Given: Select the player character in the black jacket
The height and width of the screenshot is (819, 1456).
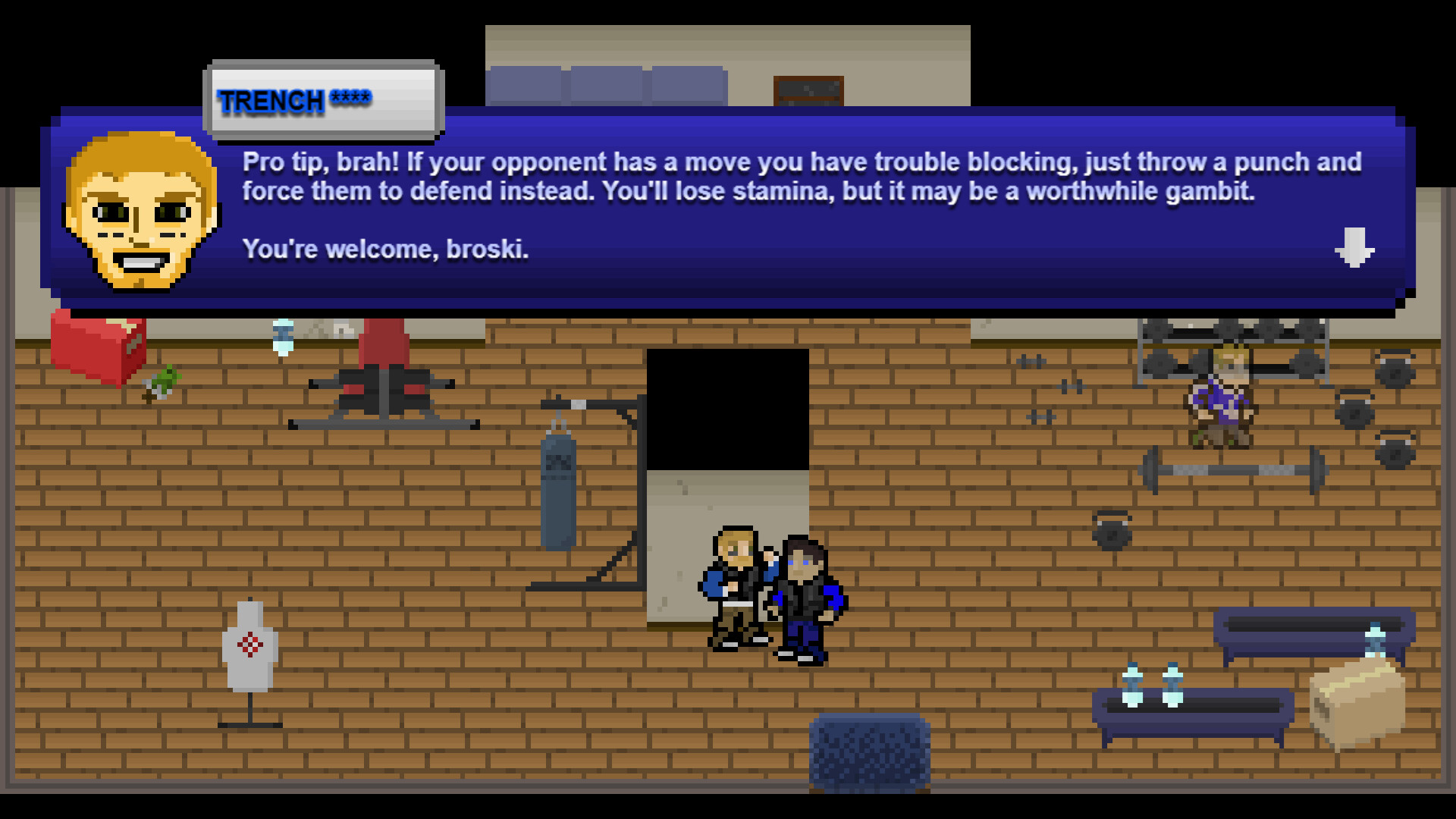Looking at the screenshot, I should click(804, 599).
